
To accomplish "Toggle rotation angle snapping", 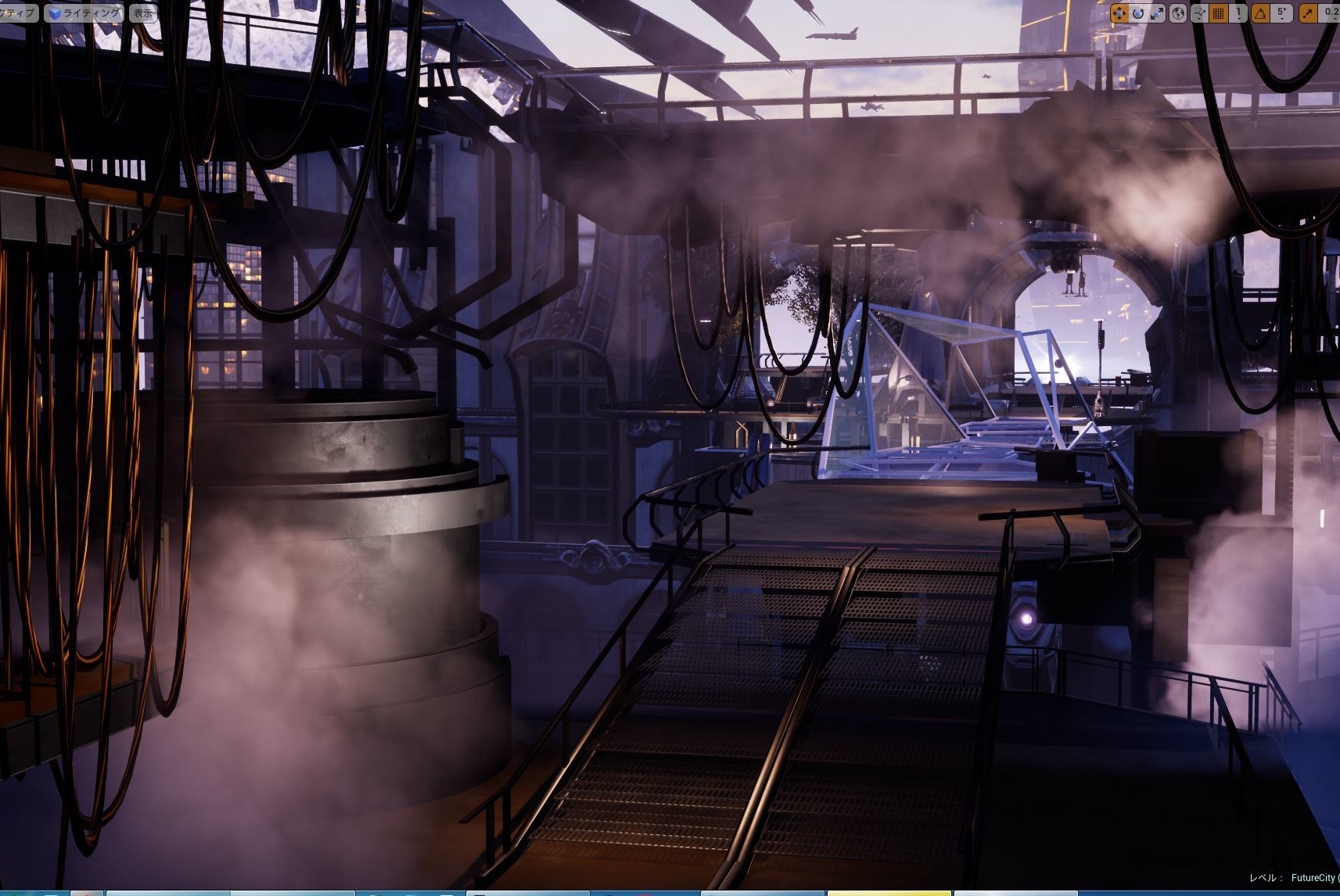I will point(1260,13).
